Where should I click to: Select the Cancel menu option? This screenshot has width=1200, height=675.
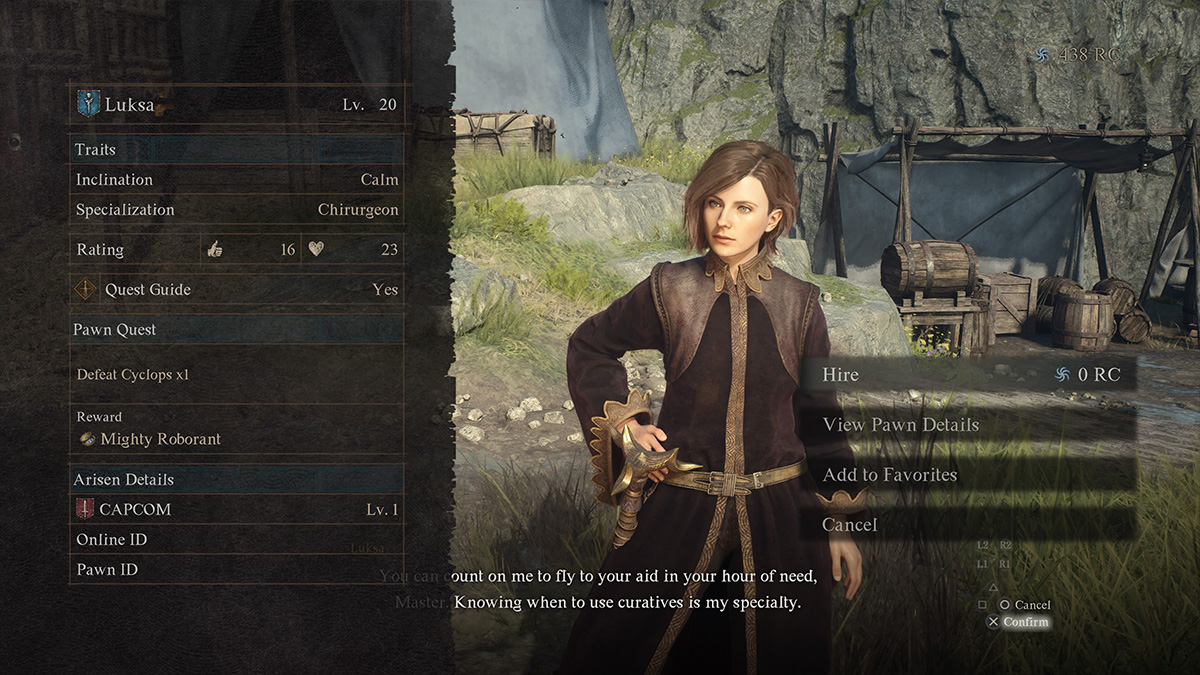[967, 525]
